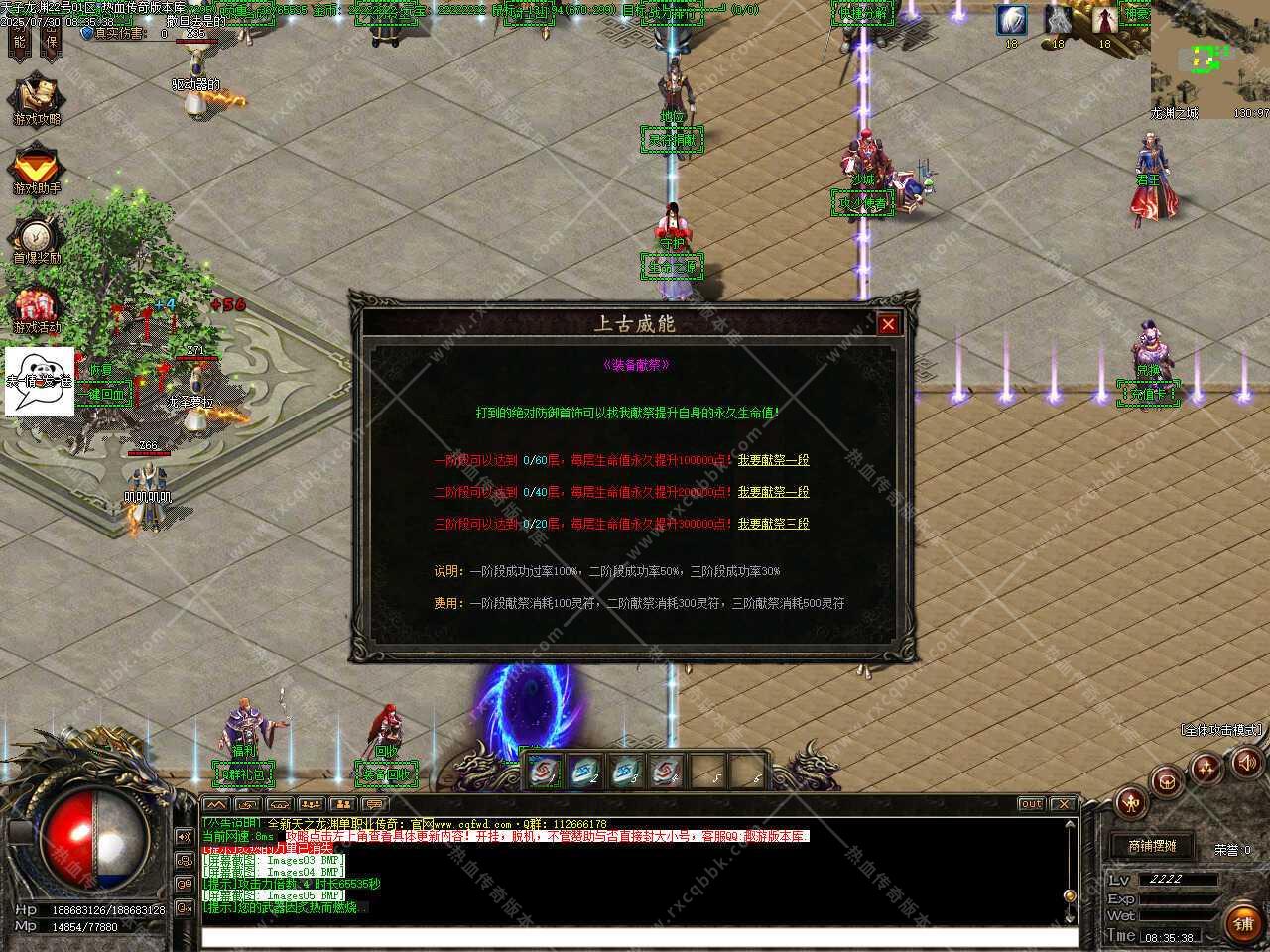Close the 上古威能 dialog
1270x952 pixels.
pyautogui.click(x=888, y=324)
